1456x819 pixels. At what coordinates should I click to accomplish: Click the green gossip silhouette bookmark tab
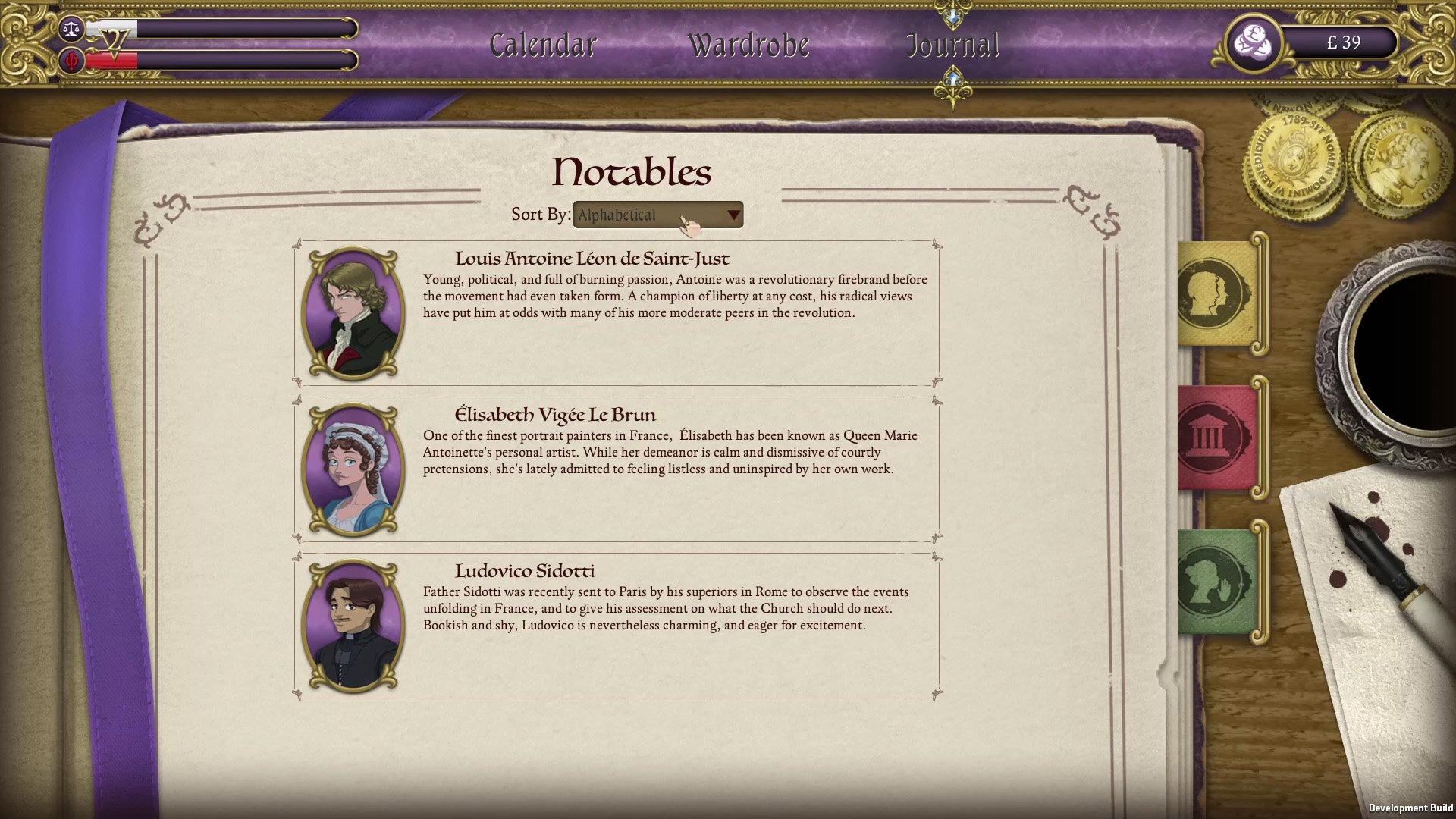[x=1214, y=588]
